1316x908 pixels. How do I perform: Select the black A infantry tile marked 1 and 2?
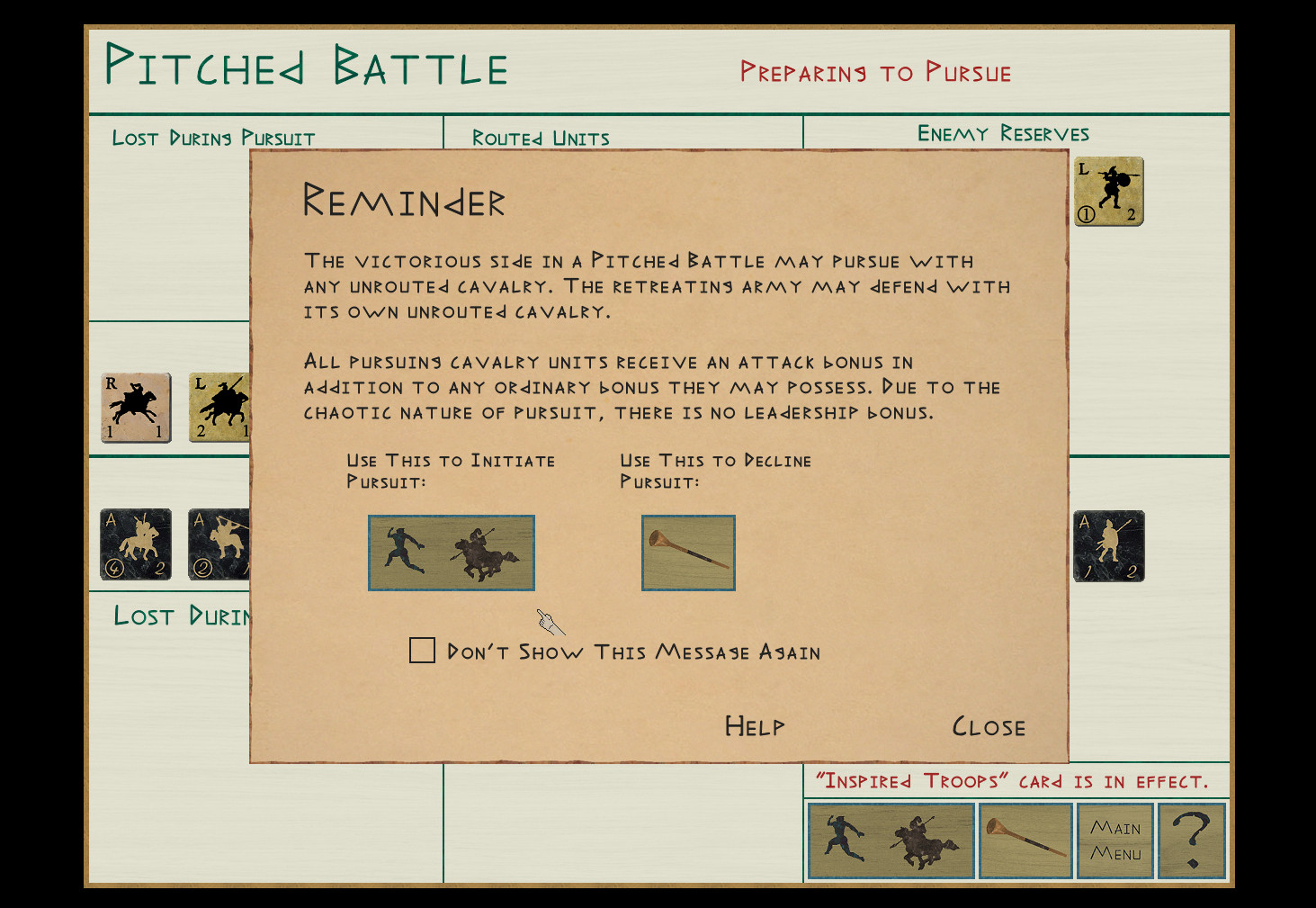coord(1108,546)
